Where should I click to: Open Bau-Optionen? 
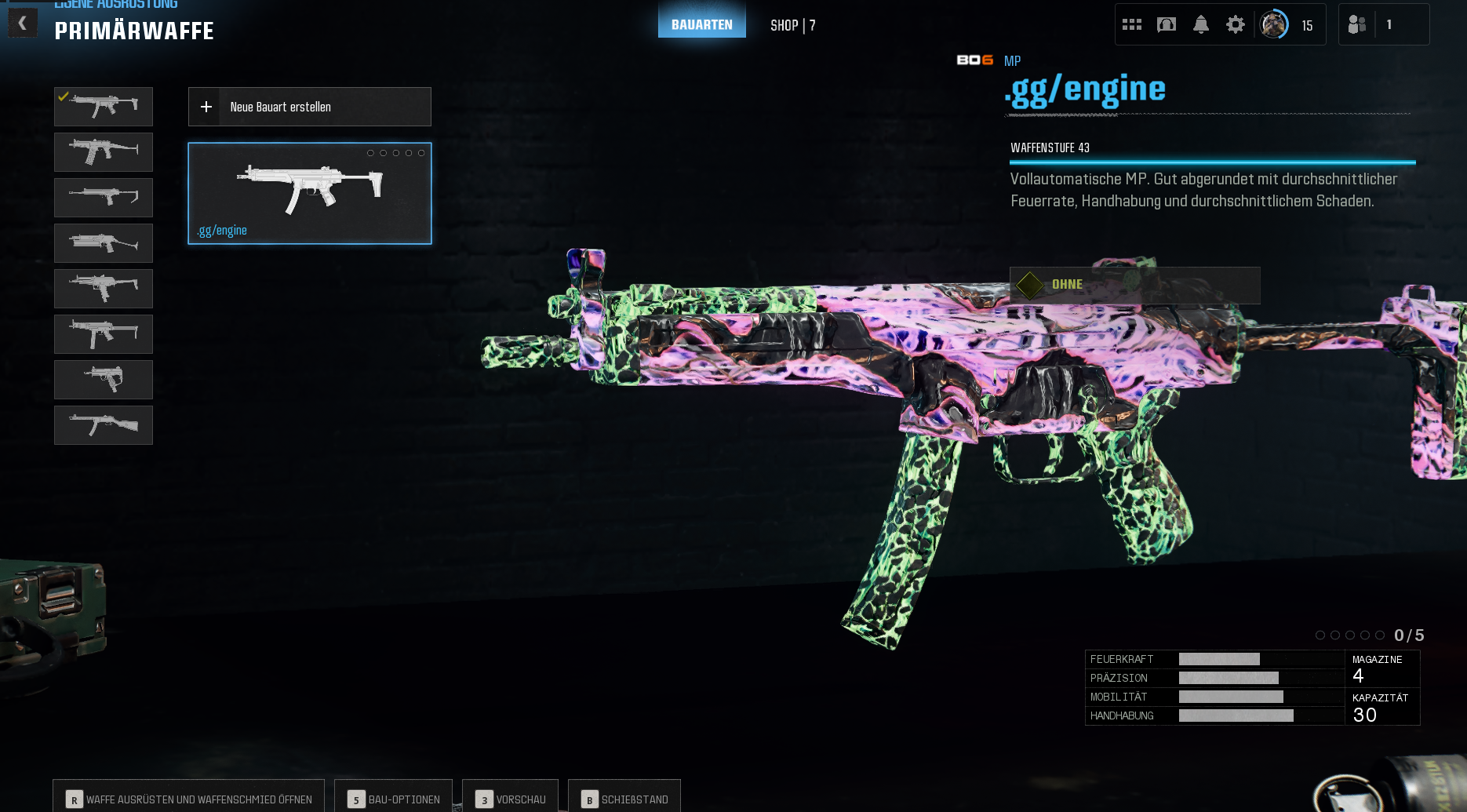point(394,799)
